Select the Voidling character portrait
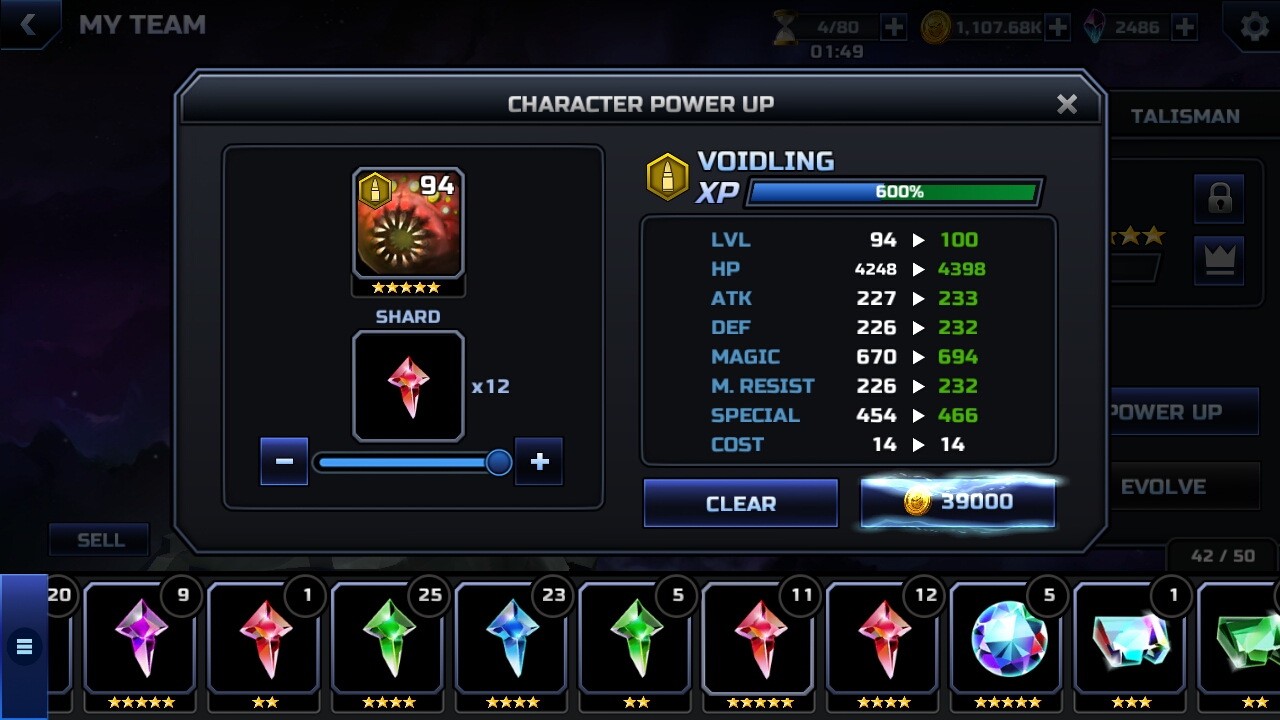 (x=408, y=224)
